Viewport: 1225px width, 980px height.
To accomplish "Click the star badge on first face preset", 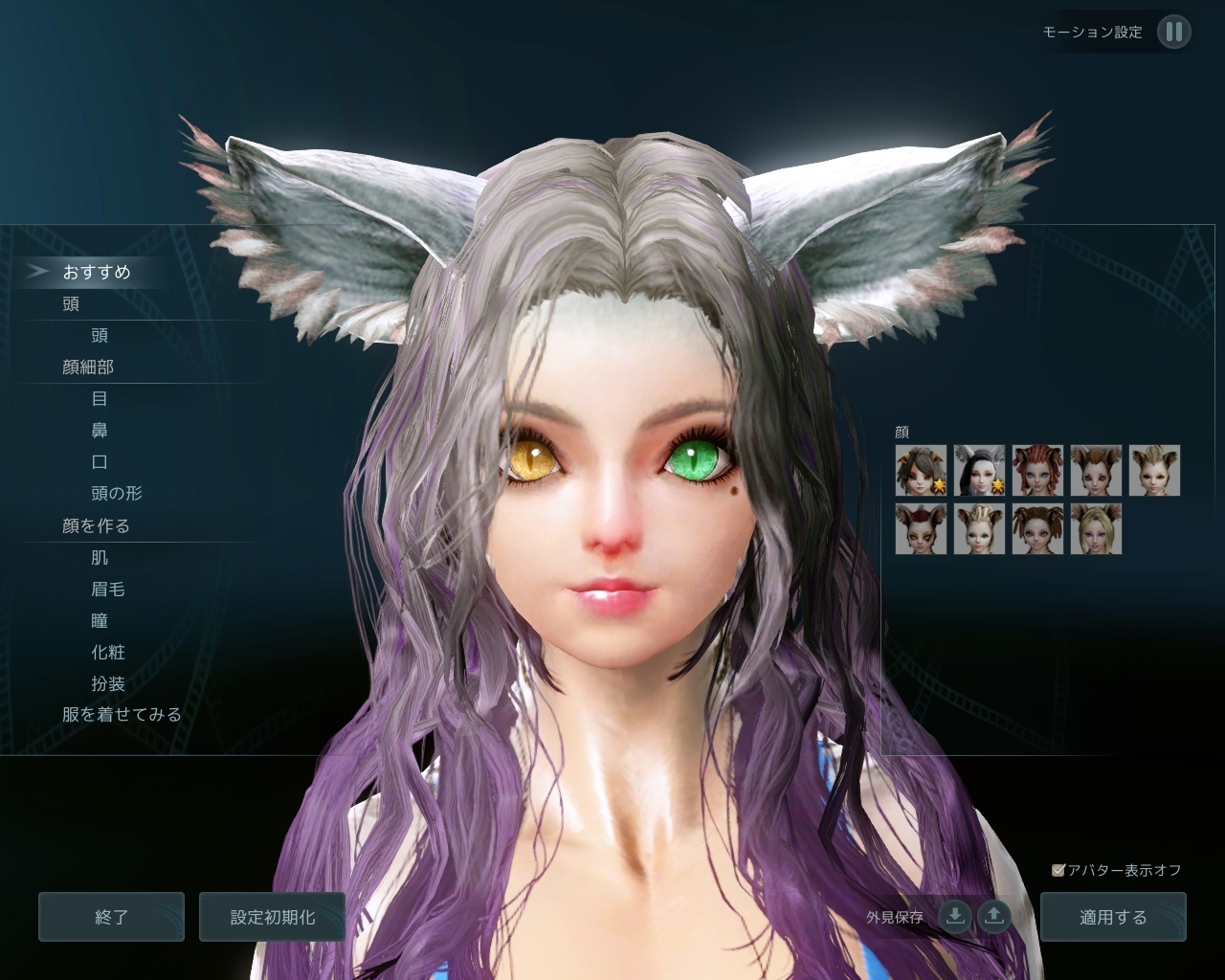I will click(x=940, y=485).
